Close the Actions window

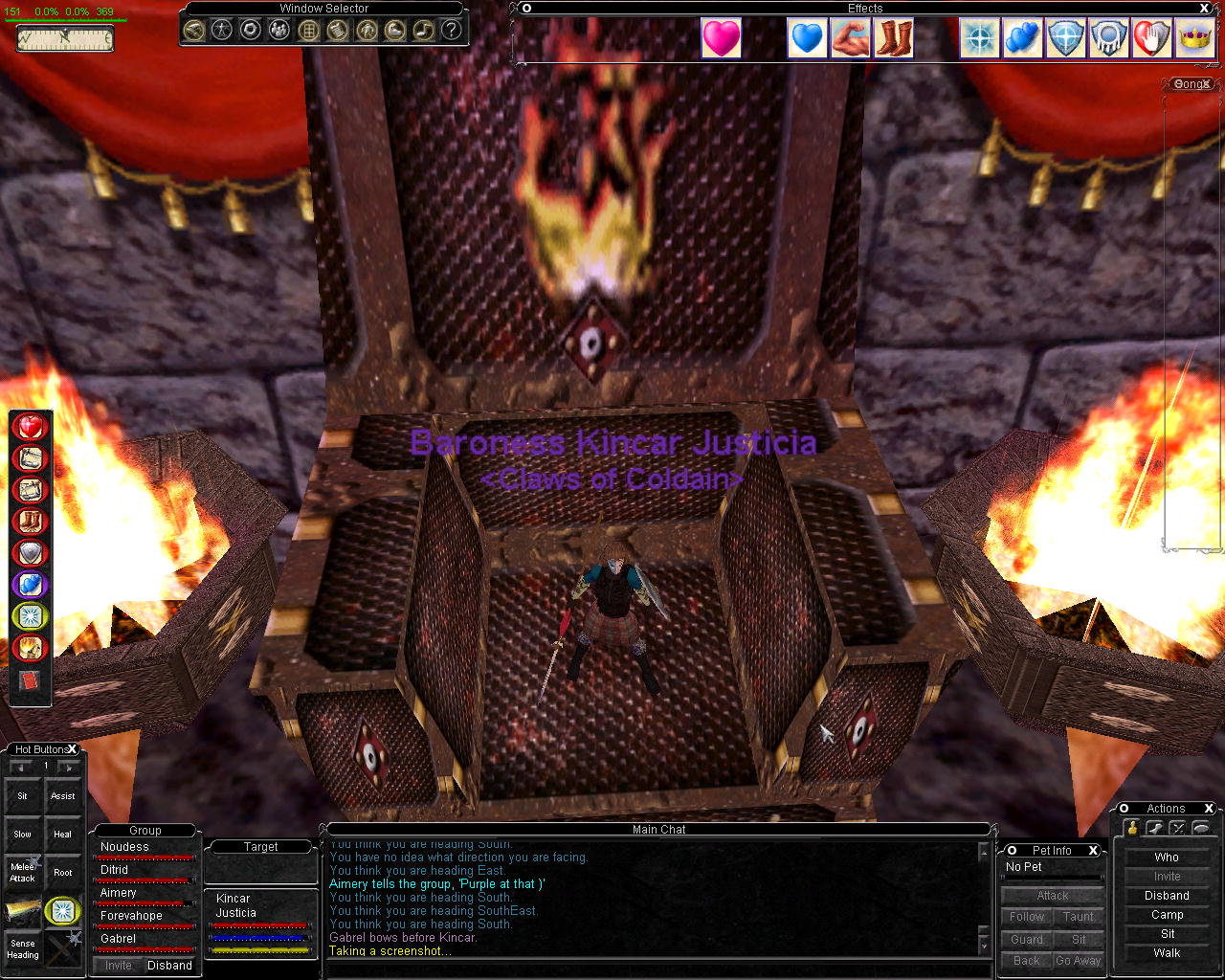click(x=1209, y=809)
